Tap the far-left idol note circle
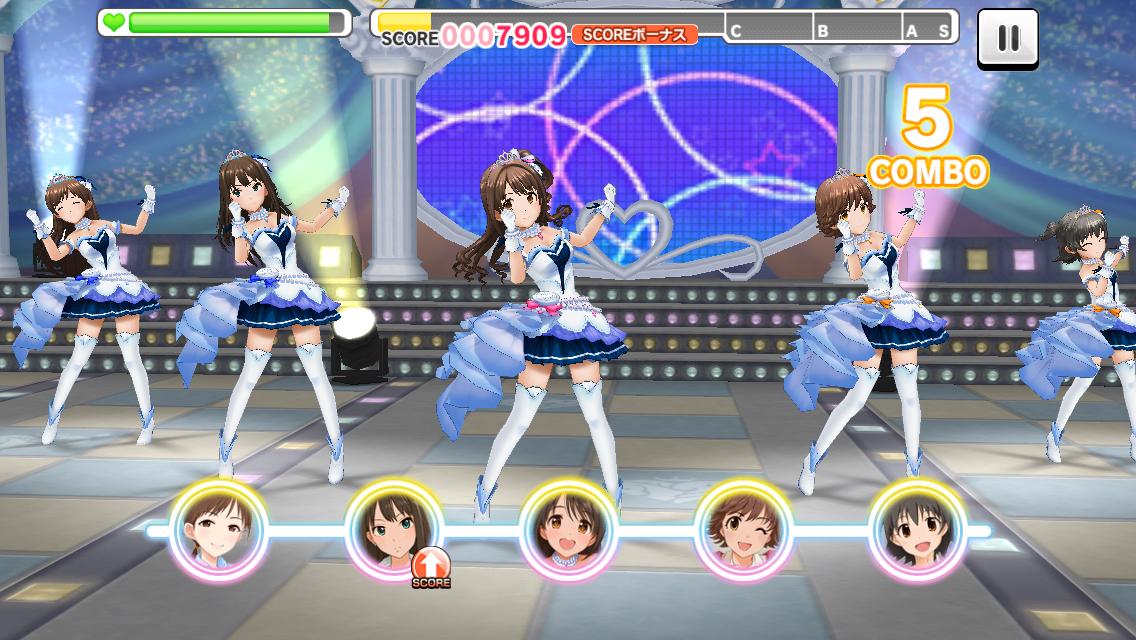1136x640 pixels. tap(218, 530)
